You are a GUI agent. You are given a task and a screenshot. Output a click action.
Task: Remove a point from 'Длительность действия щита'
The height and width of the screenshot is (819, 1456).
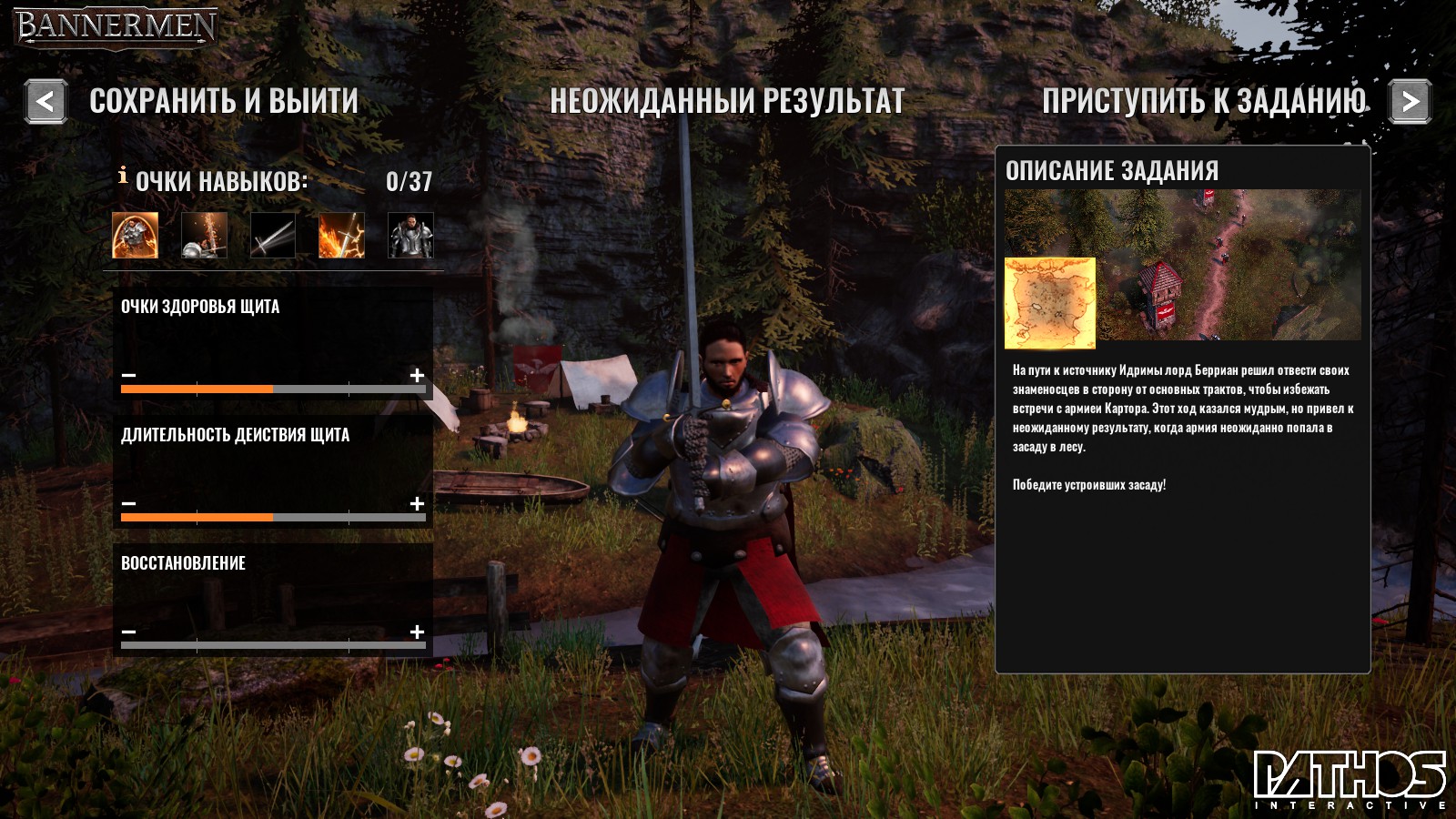pos(129,503)
